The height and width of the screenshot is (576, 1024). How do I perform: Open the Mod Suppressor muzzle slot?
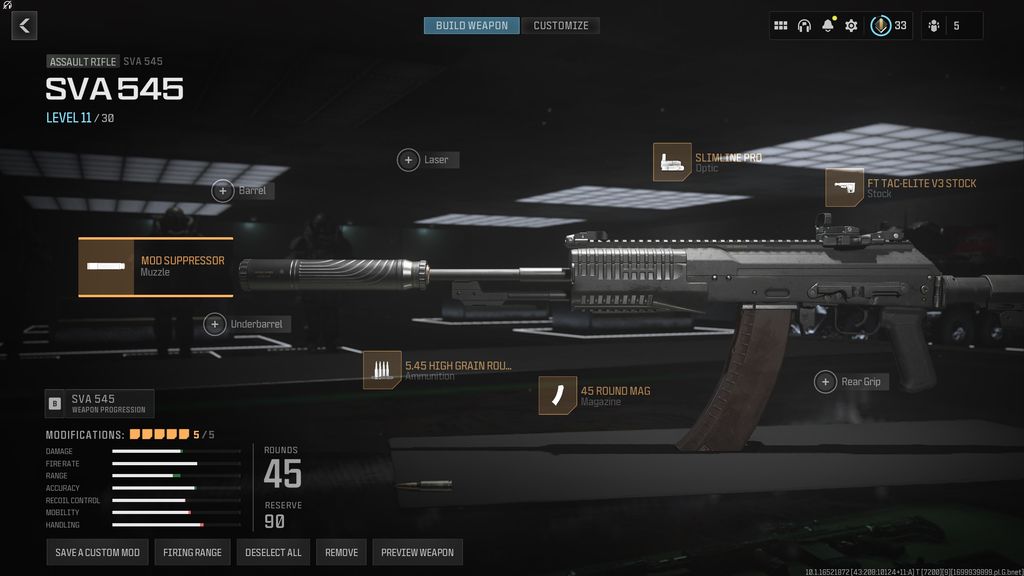click(x=156, y=267)
